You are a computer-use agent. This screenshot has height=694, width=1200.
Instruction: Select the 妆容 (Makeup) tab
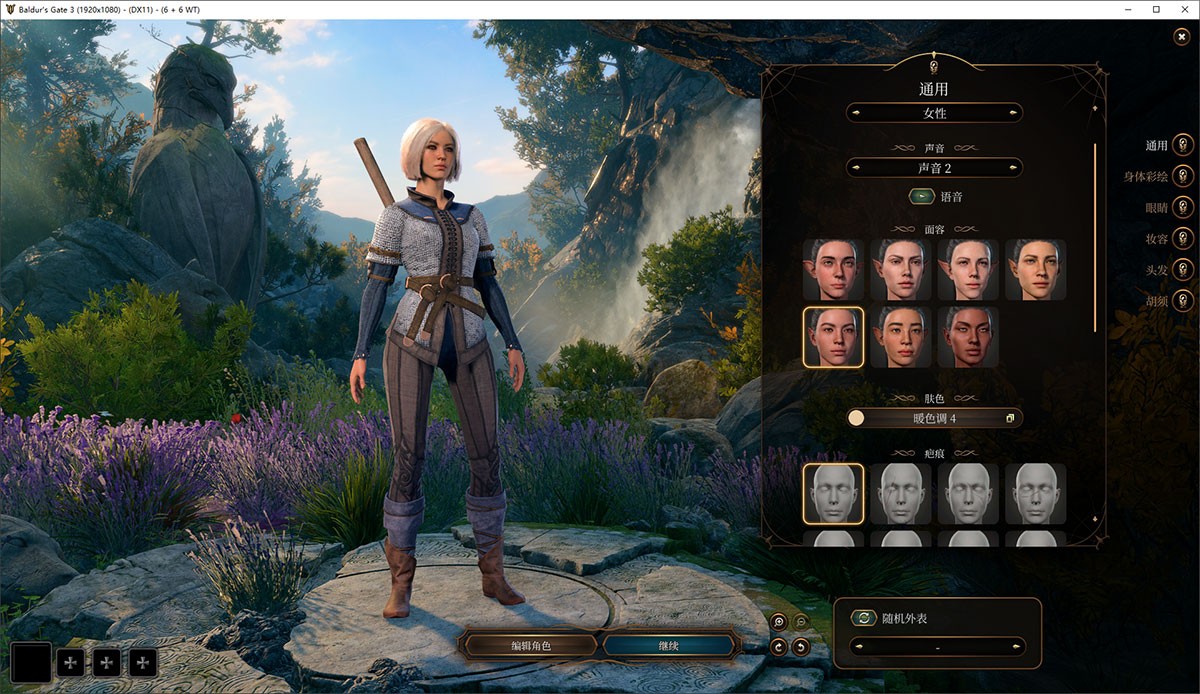(1183, 239)
